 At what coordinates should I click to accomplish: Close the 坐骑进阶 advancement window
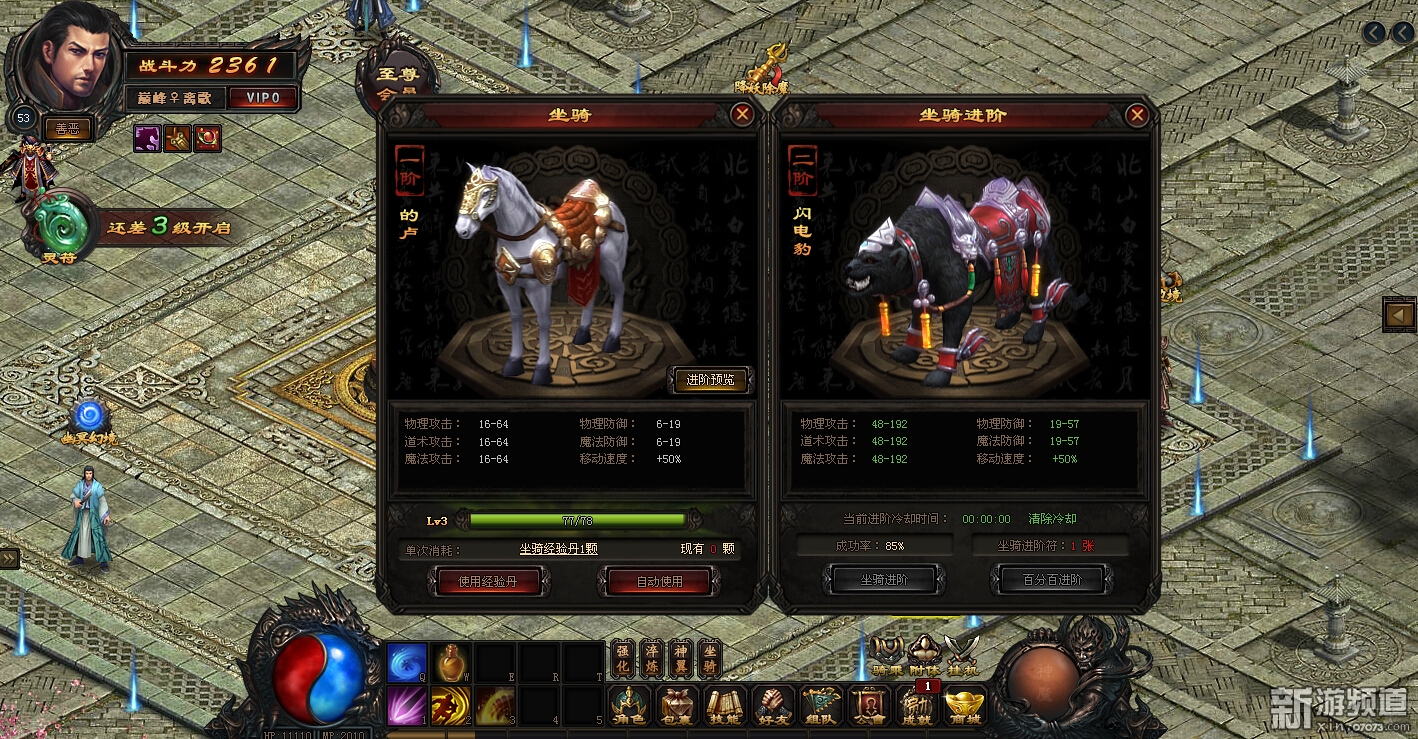click(1136, 115)
